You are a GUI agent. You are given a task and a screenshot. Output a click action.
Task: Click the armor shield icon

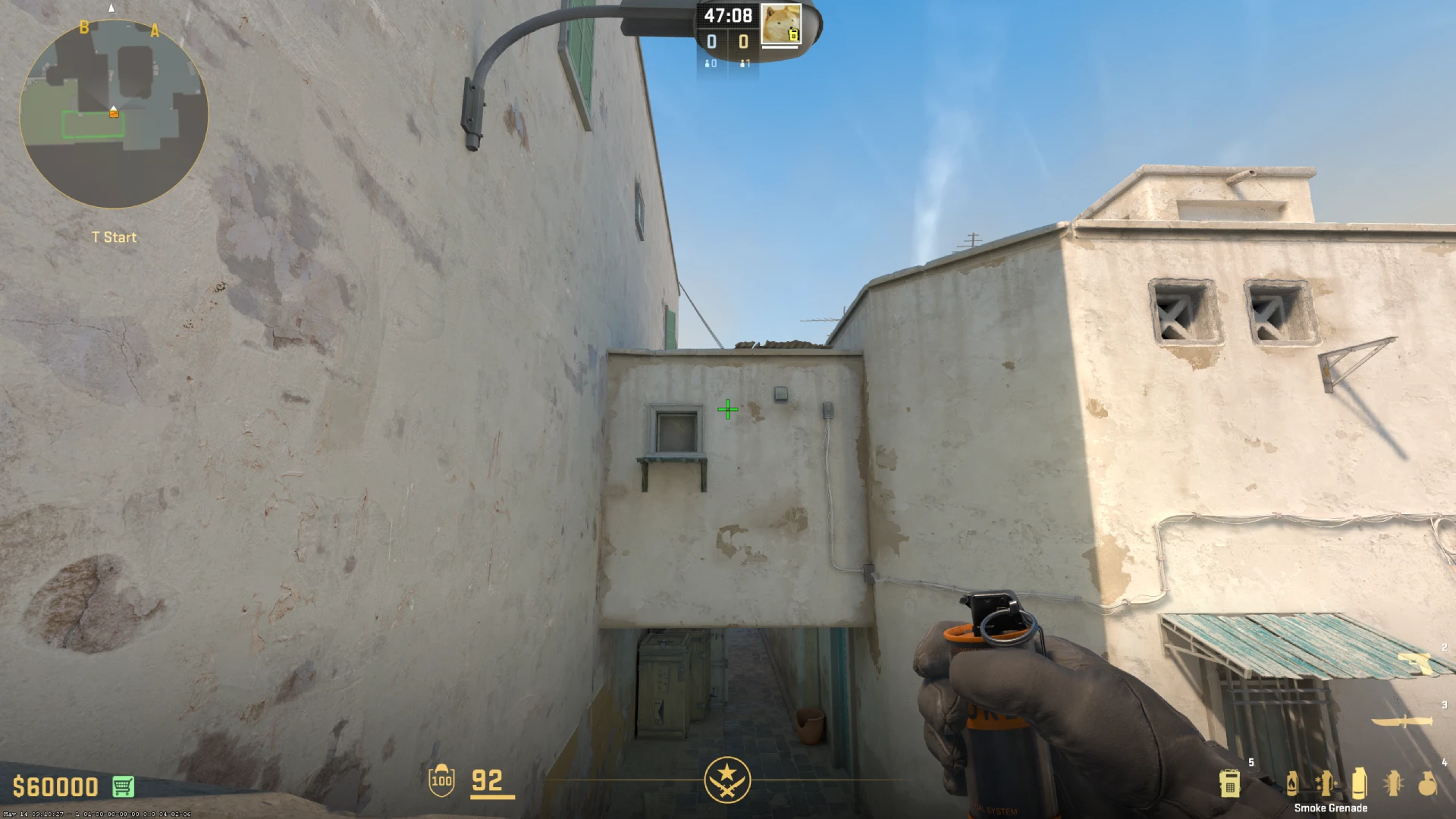pyautogui.click(x=443, y=781)
